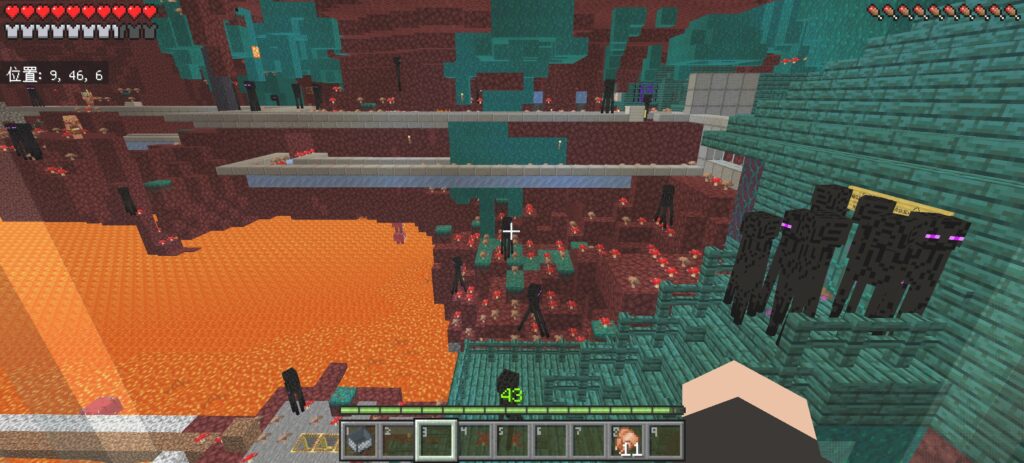This screenshot has width=1024, height=463.
Task: Select the highlighted hotbar slot numbered 3
Action: [436, 440]
